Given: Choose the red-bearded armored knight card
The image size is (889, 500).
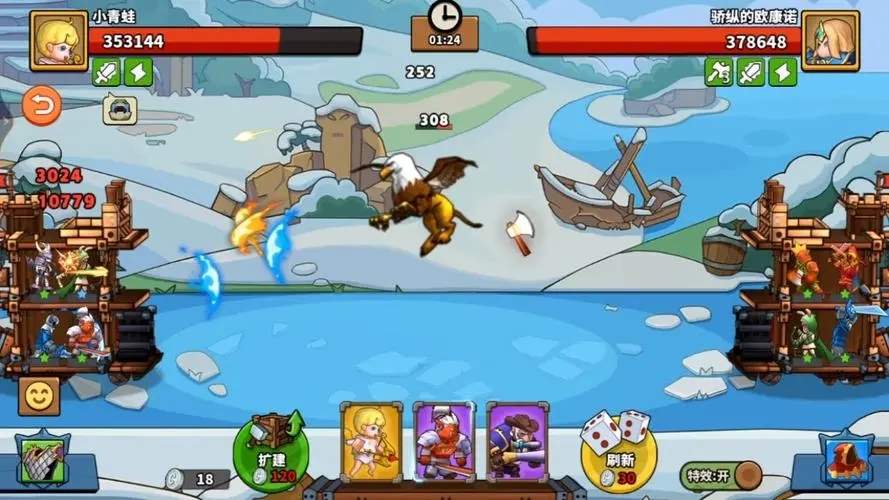Looking at the screenshot, I should click(444, 442).
